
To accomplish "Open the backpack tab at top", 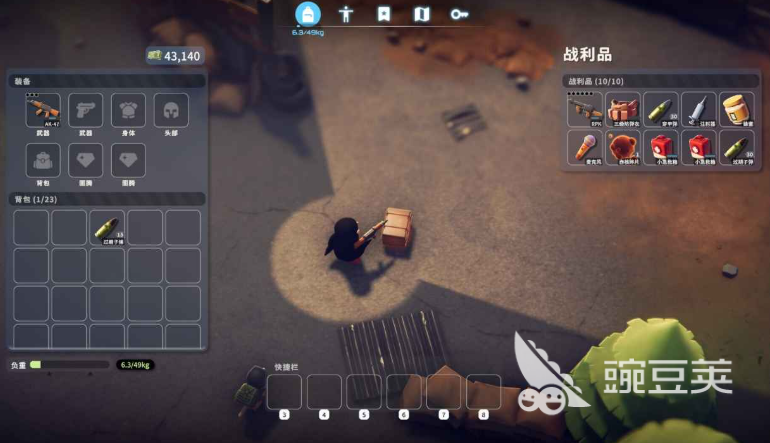I will pos(307,14).
